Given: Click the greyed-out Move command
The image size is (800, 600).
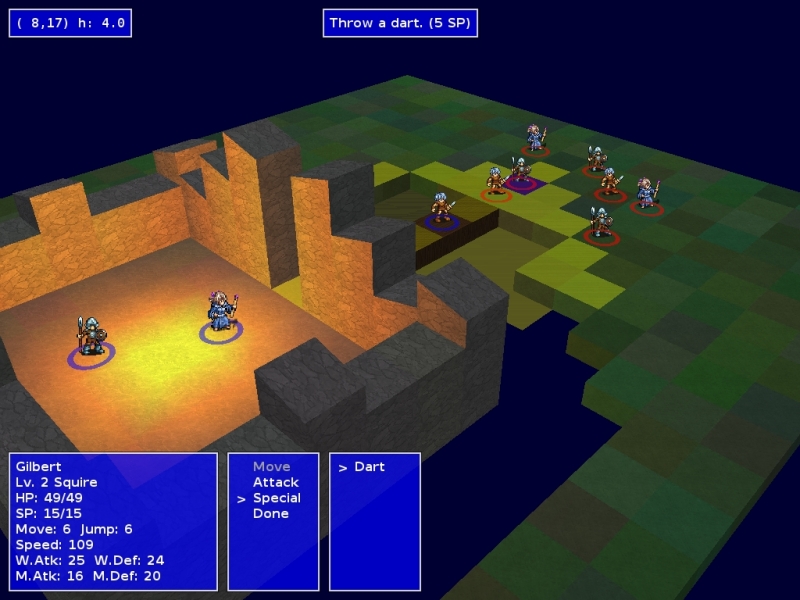Looking at the screenshot, I should (x=271, y=467).
